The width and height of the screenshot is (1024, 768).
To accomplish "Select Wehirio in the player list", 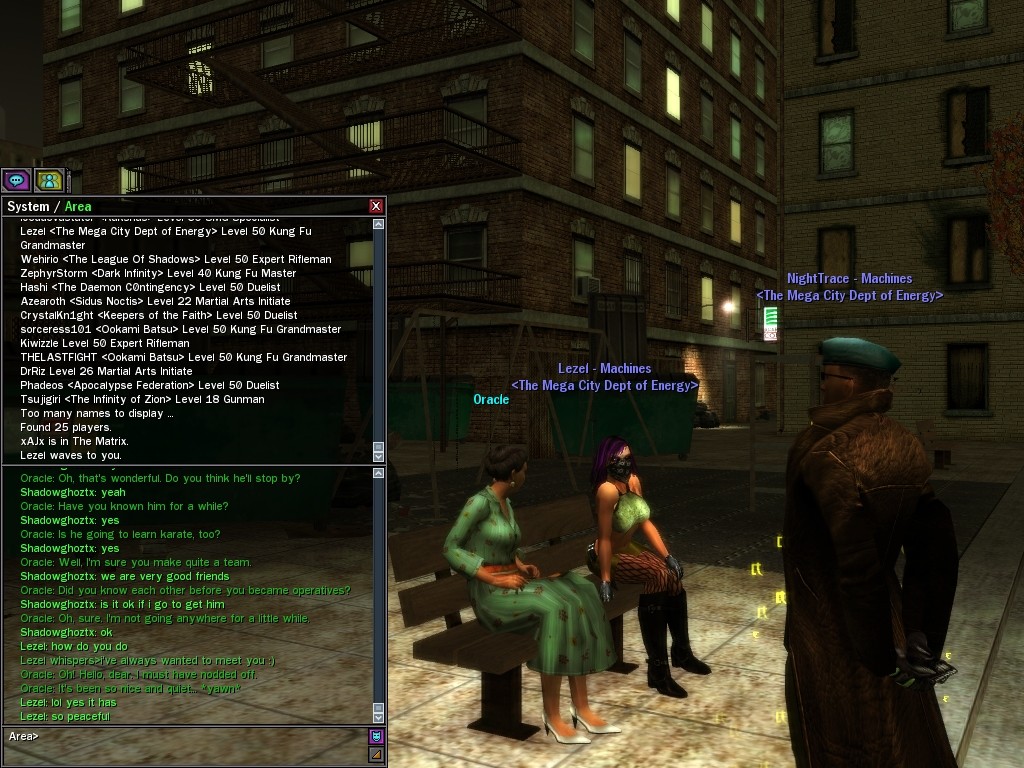I will (x=175, y=259).
